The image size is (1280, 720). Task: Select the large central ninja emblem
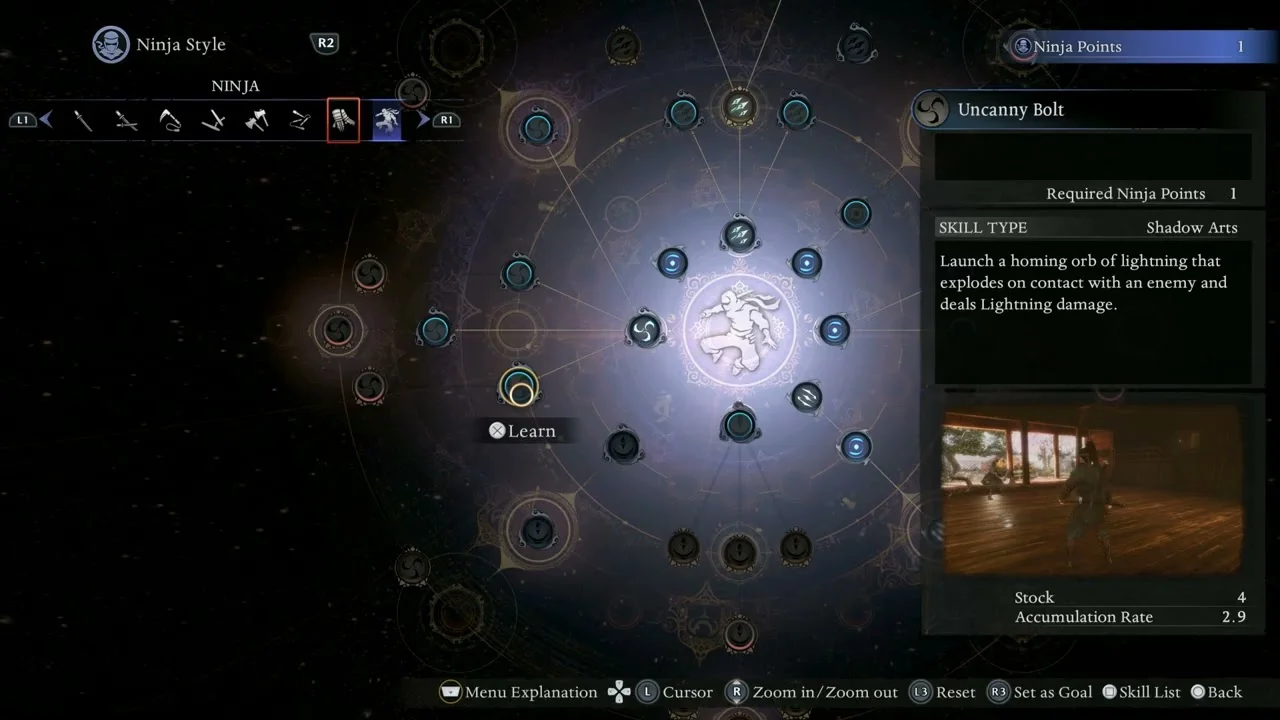(740, 330)
